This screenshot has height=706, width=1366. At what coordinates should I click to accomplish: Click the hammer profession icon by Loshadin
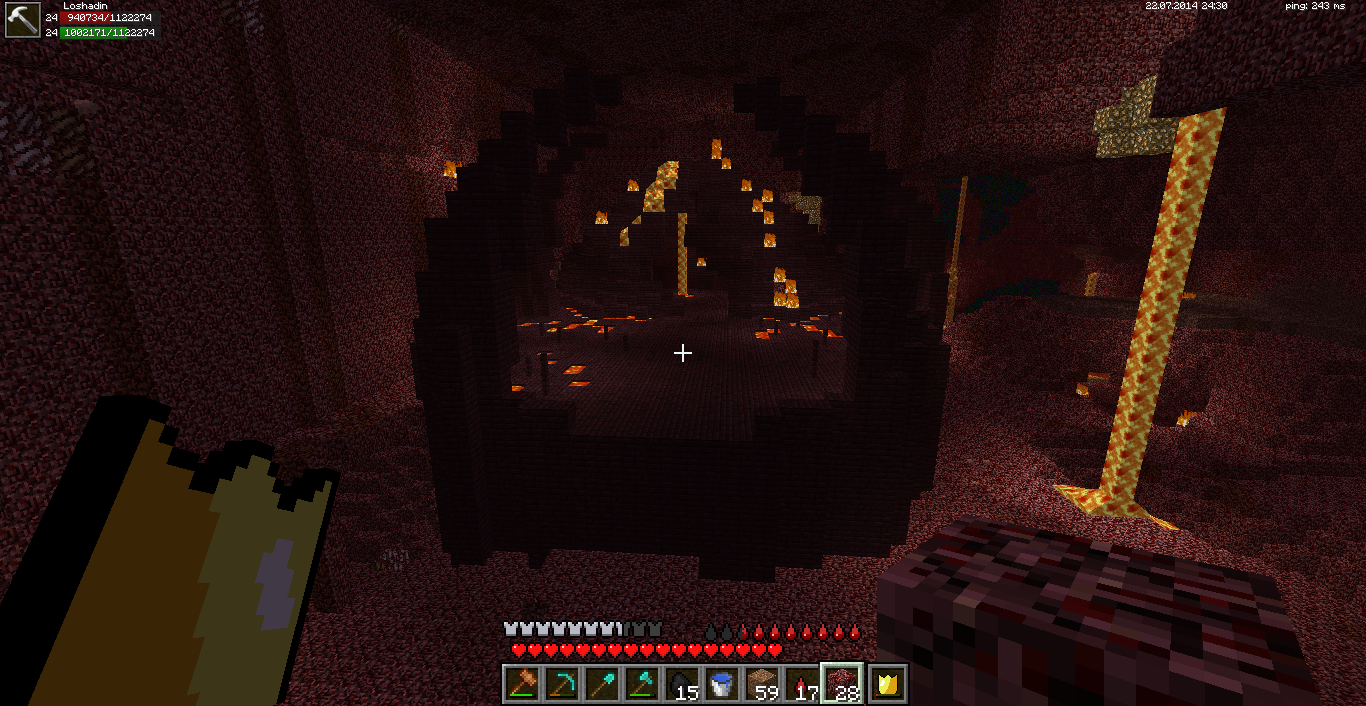pos(22,20)
